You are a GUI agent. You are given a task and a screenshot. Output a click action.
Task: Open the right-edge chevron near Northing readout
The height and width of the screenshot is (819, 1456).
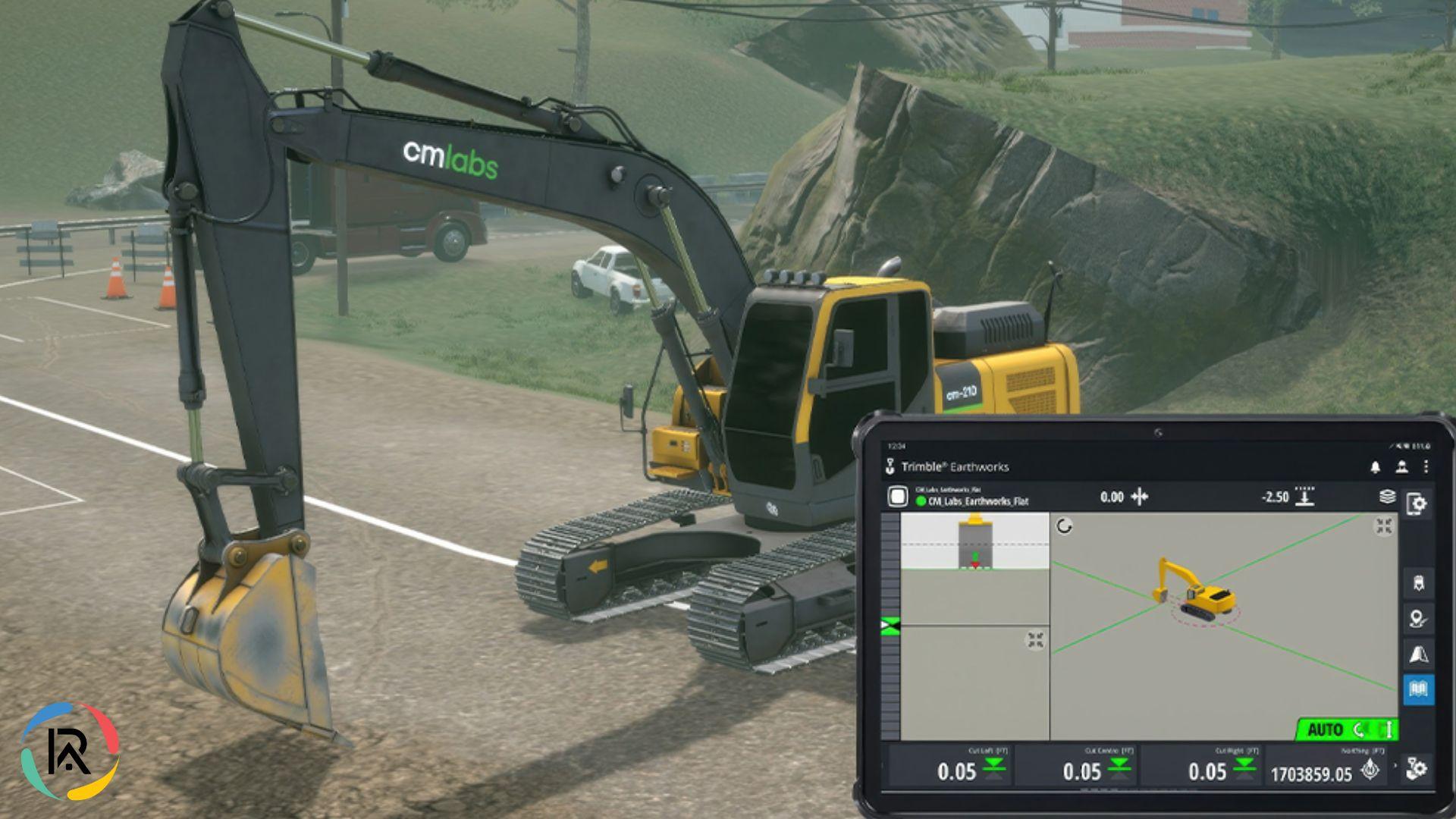tap(1395, 766)
